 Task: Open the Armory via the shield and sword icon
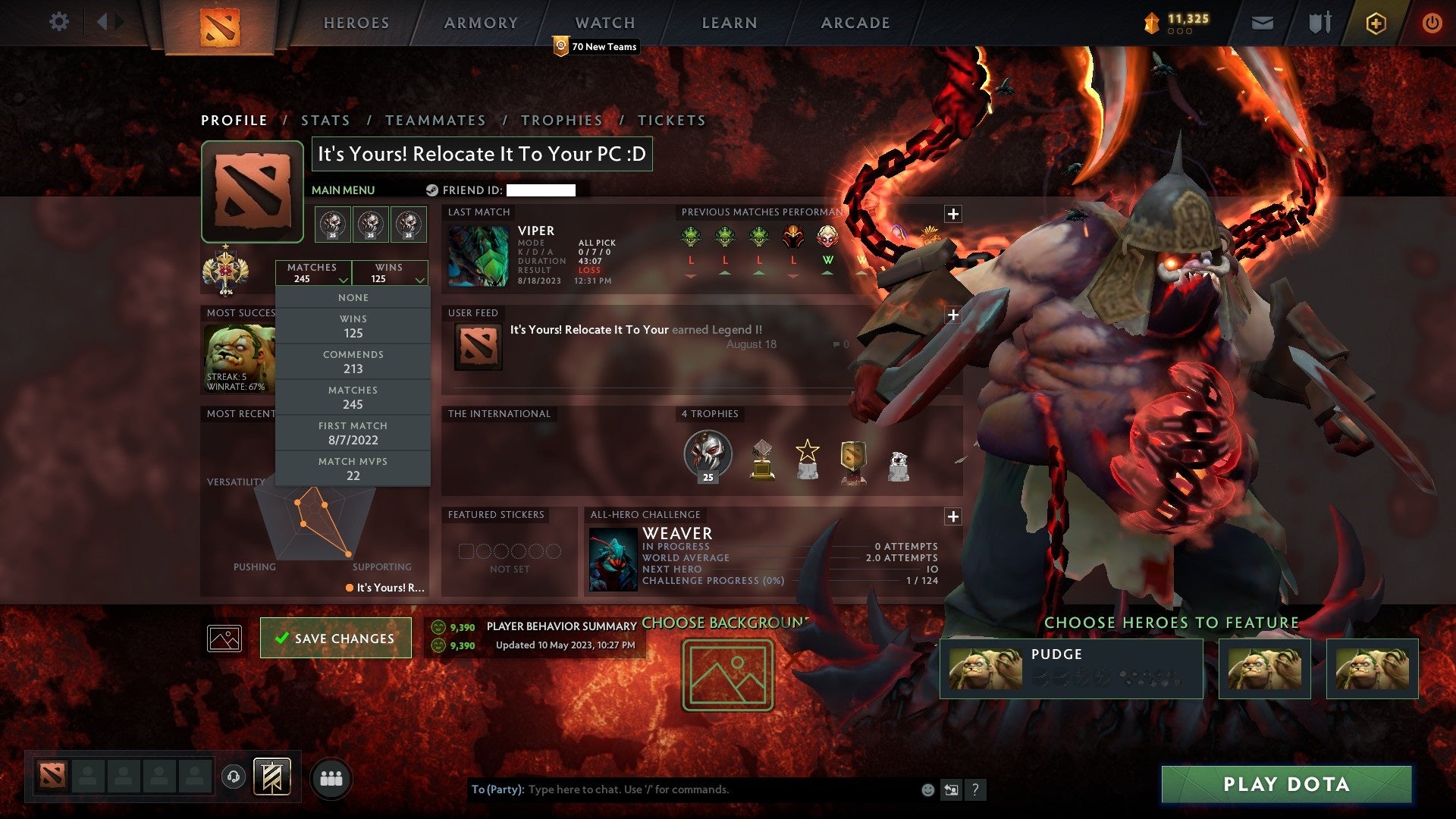point(1319,22)
